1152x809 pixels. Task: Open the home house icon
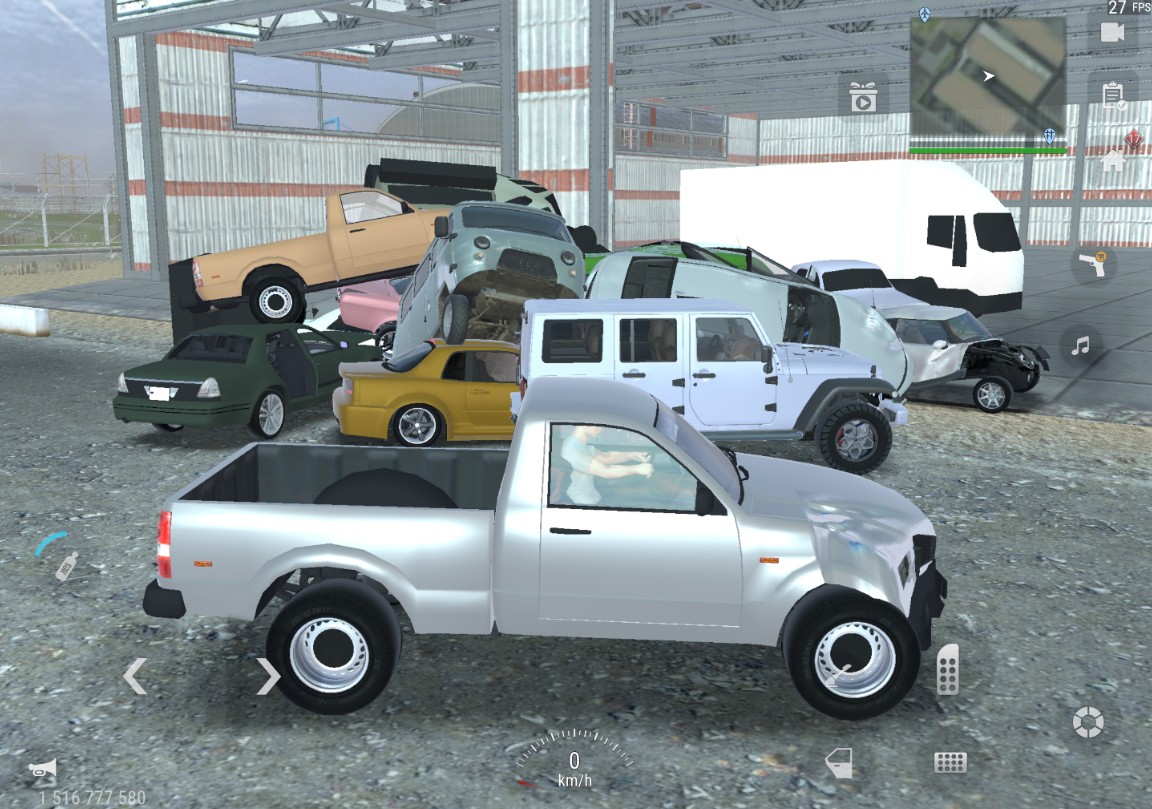coord(1112,160)
